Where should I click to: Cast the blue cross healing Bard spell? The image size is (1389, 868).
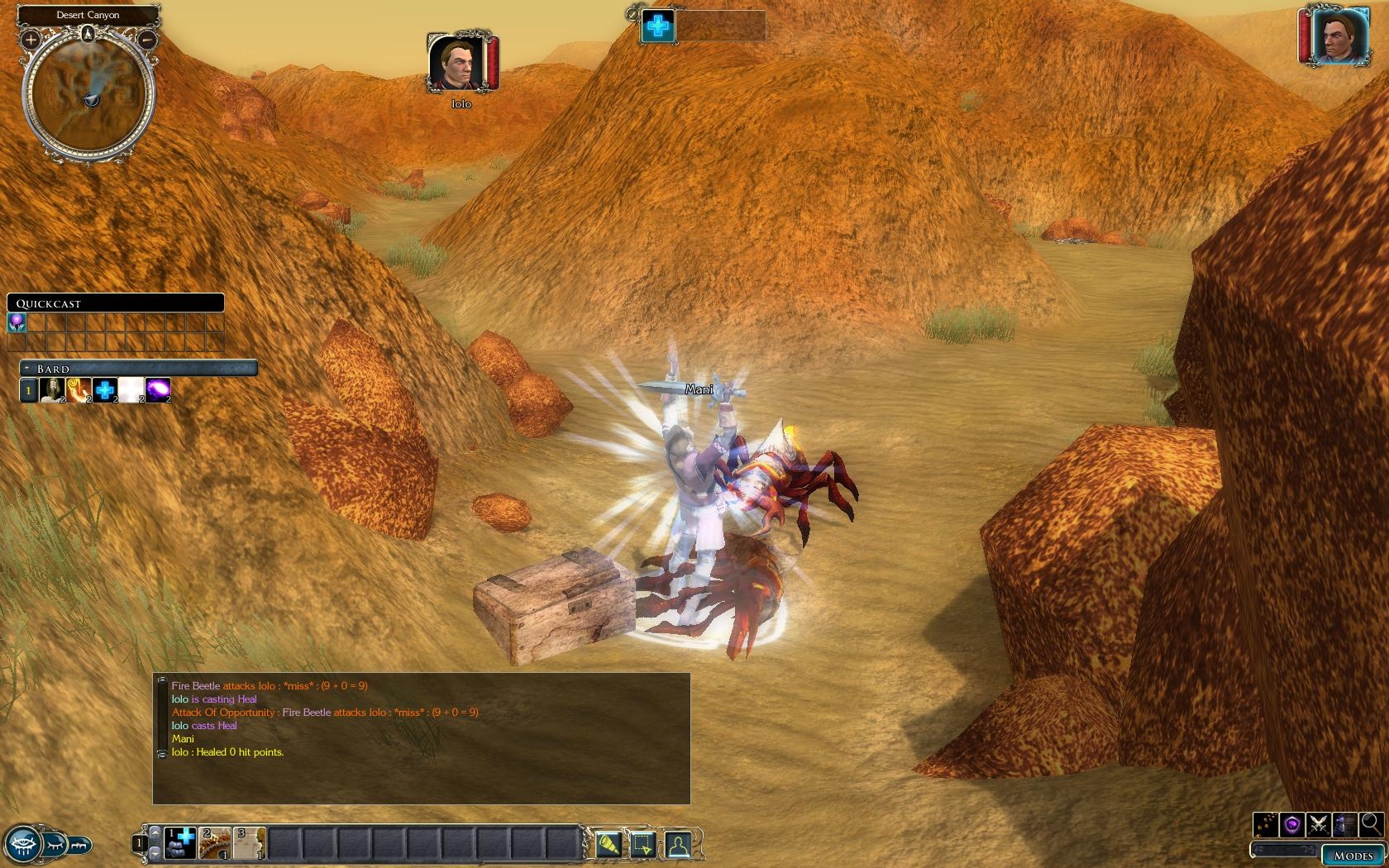coord(105,389)
